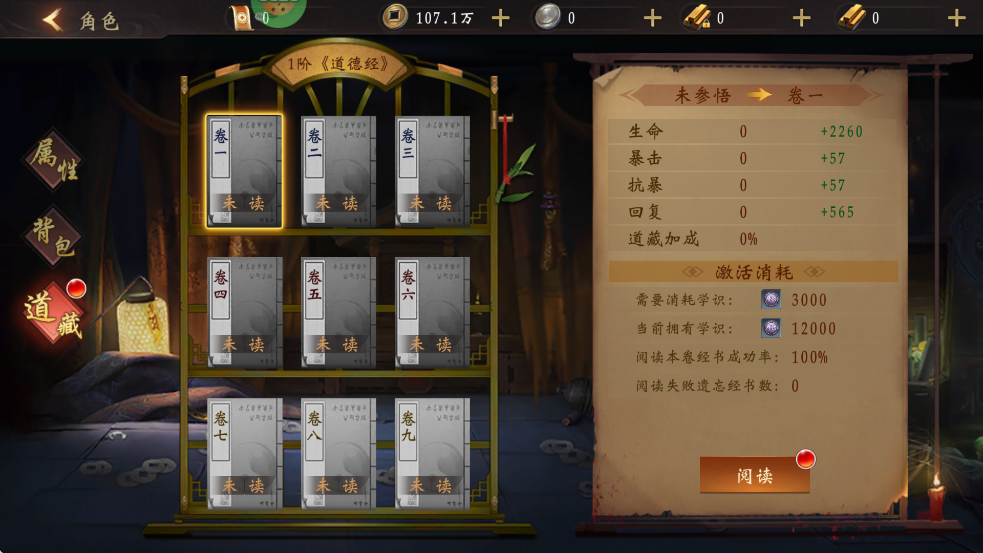Select the 卷二 scripture book
This screenshot has height=553, width=983.
pos(338,171)
